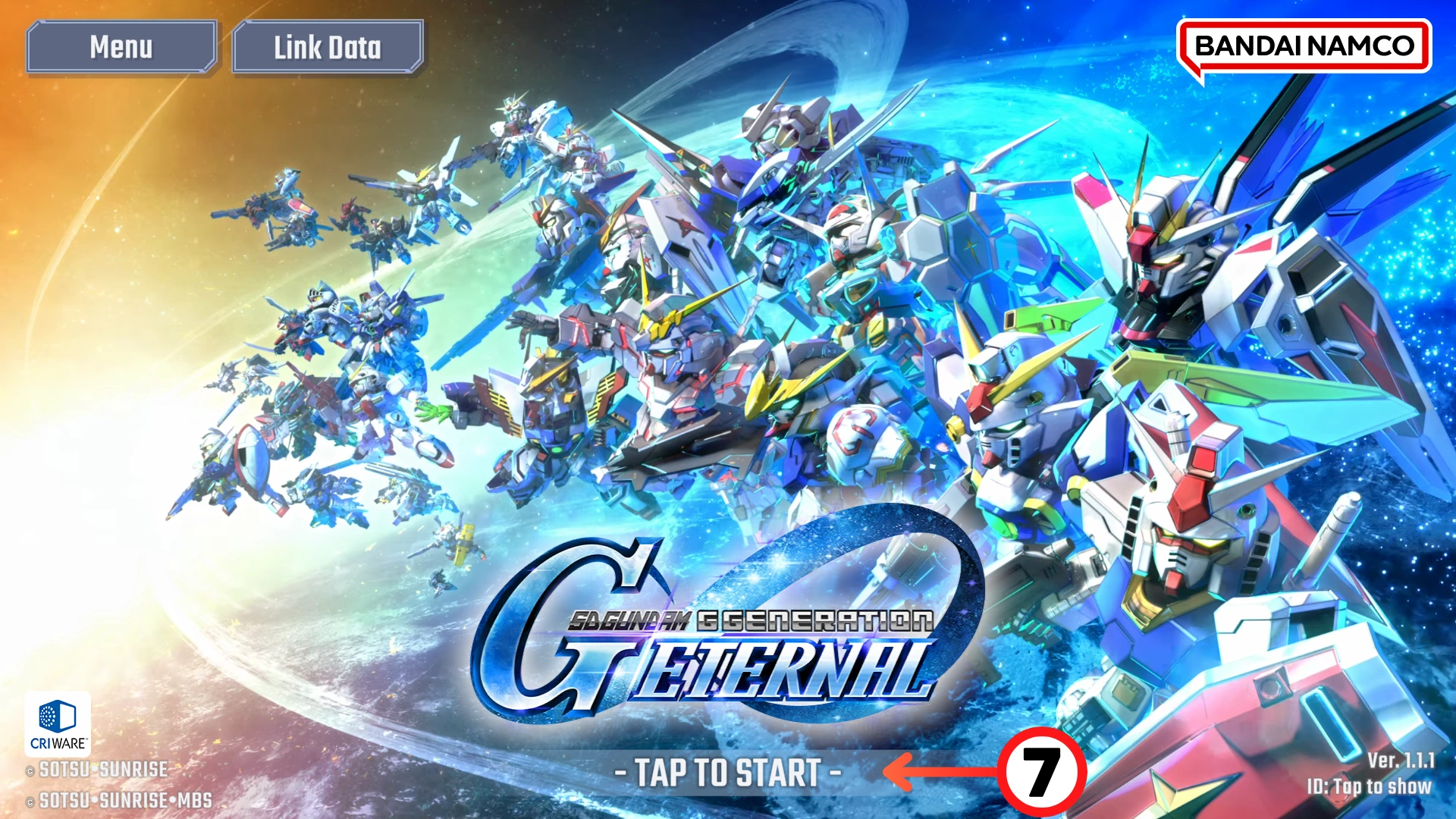Viewport: 1456px width, 819px height.
Task: Tap the TAP TO START prompt
Action: [727, 773]
